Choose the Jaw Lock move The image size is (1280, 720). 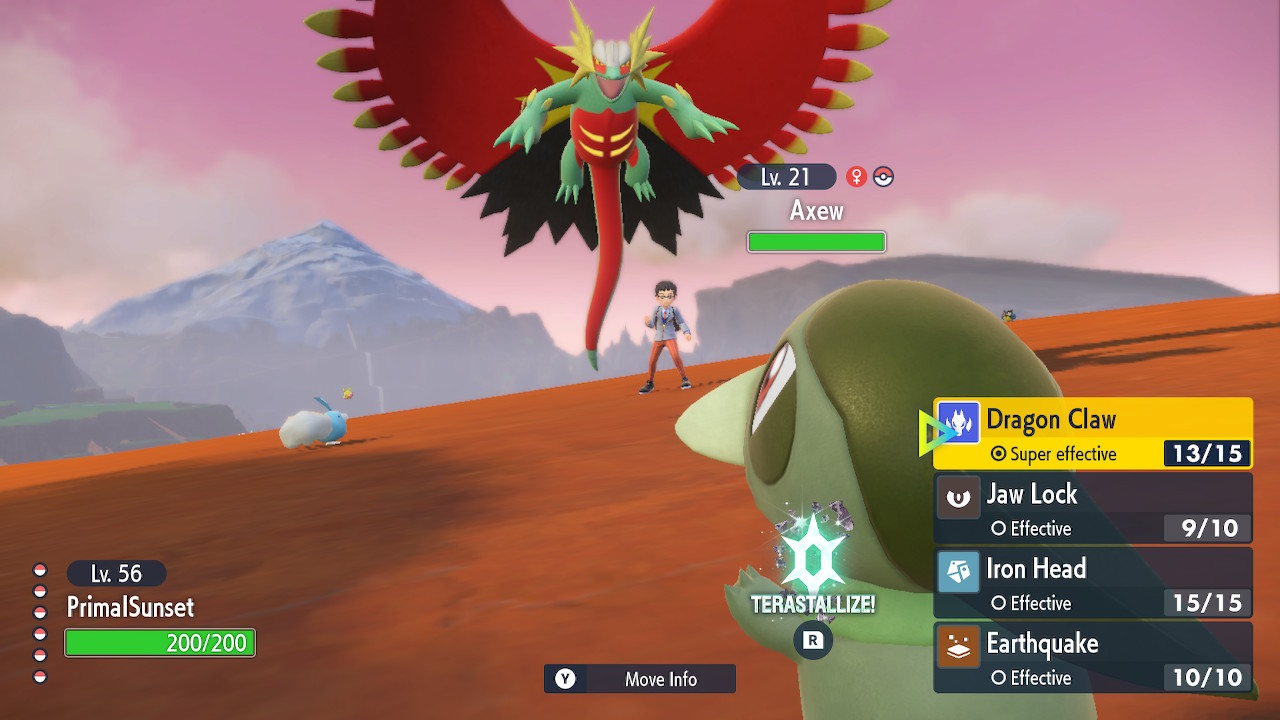tap(1092, 509)
